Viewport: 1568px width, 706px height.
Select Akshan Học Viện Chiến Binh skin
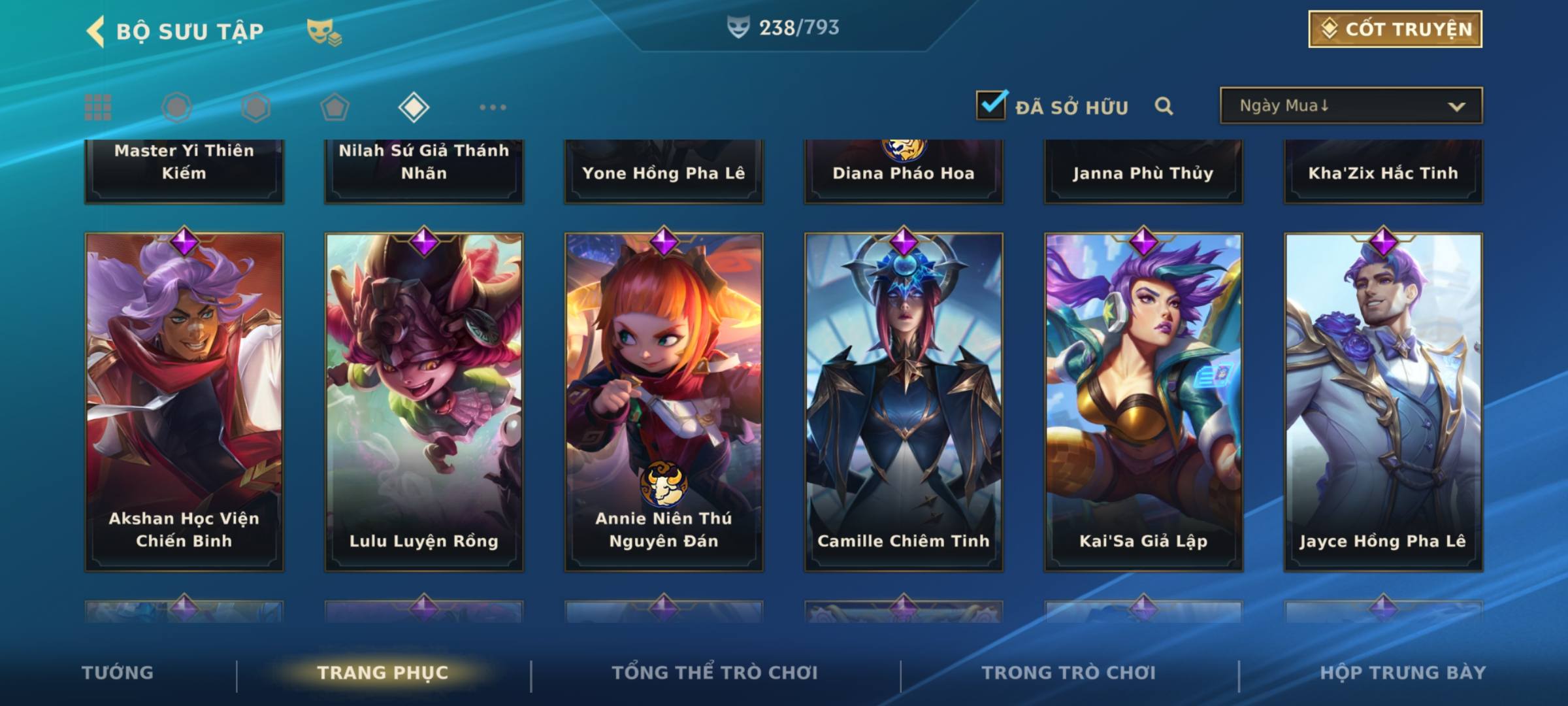tap(184, 402)
